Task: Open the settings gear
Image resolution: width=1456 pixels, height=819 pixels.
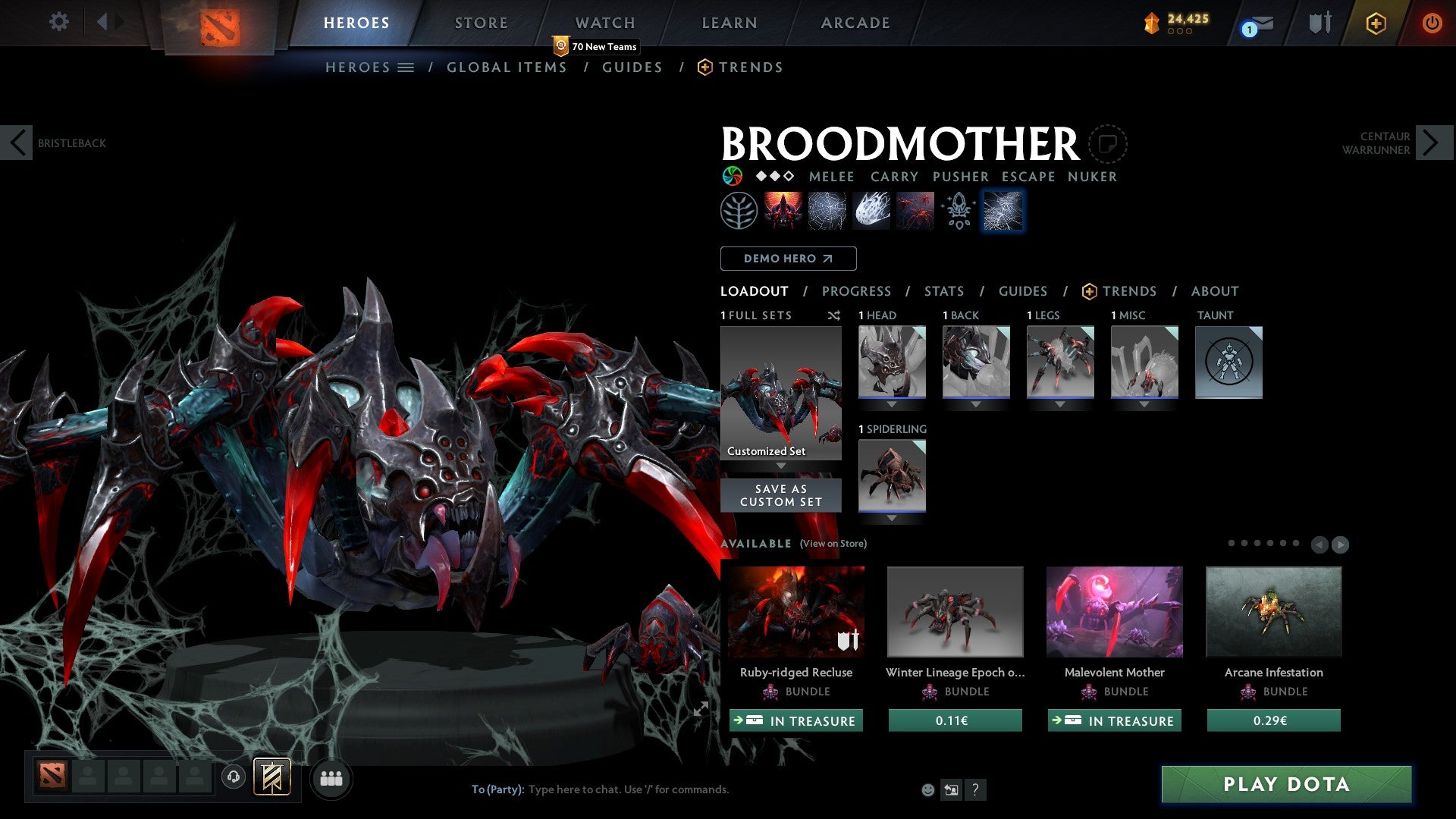Action: click(58, 22)
